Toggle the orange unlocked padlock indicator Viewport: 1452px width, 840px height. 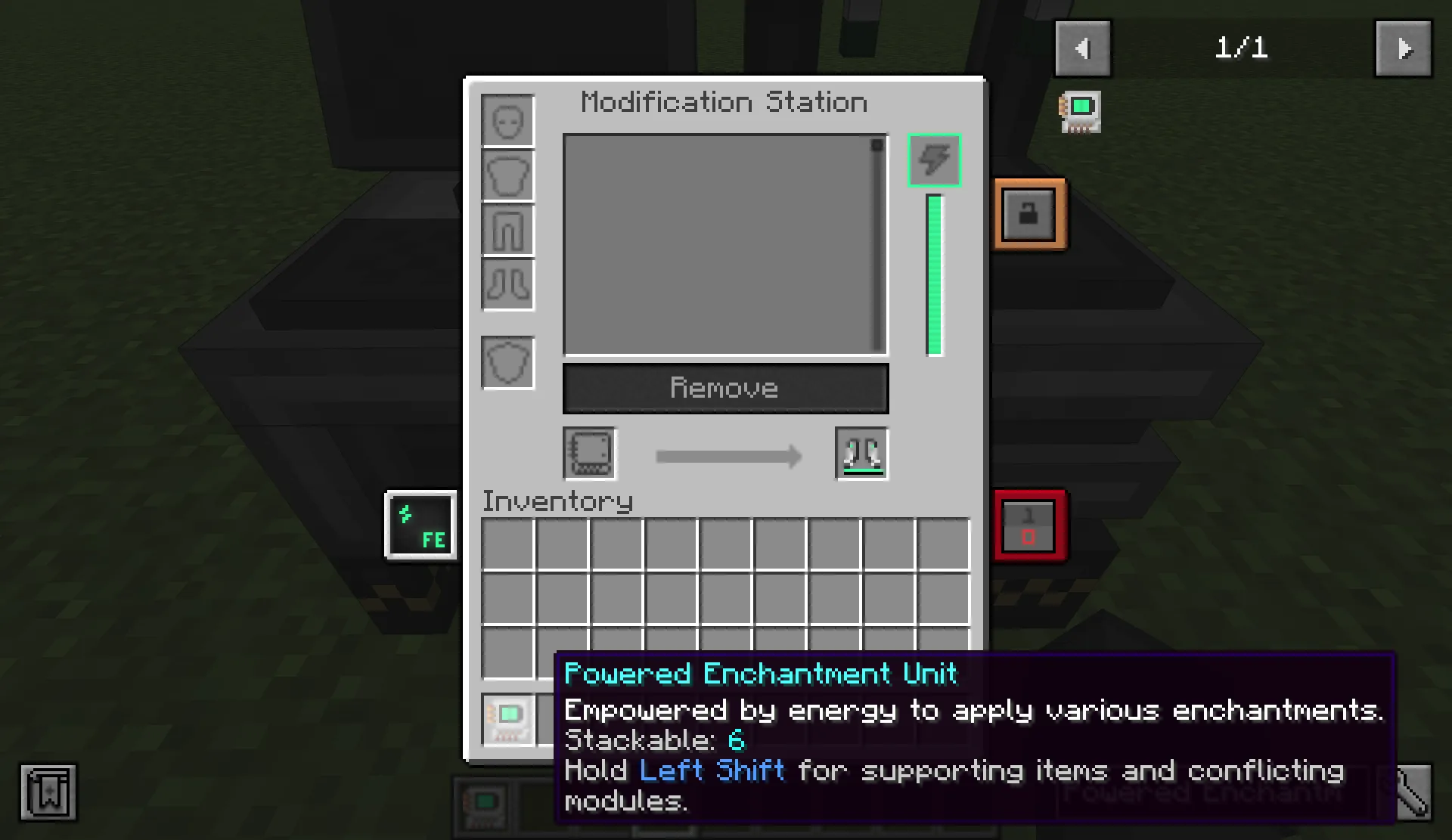pyautogui.click(x=1030, y=213)
